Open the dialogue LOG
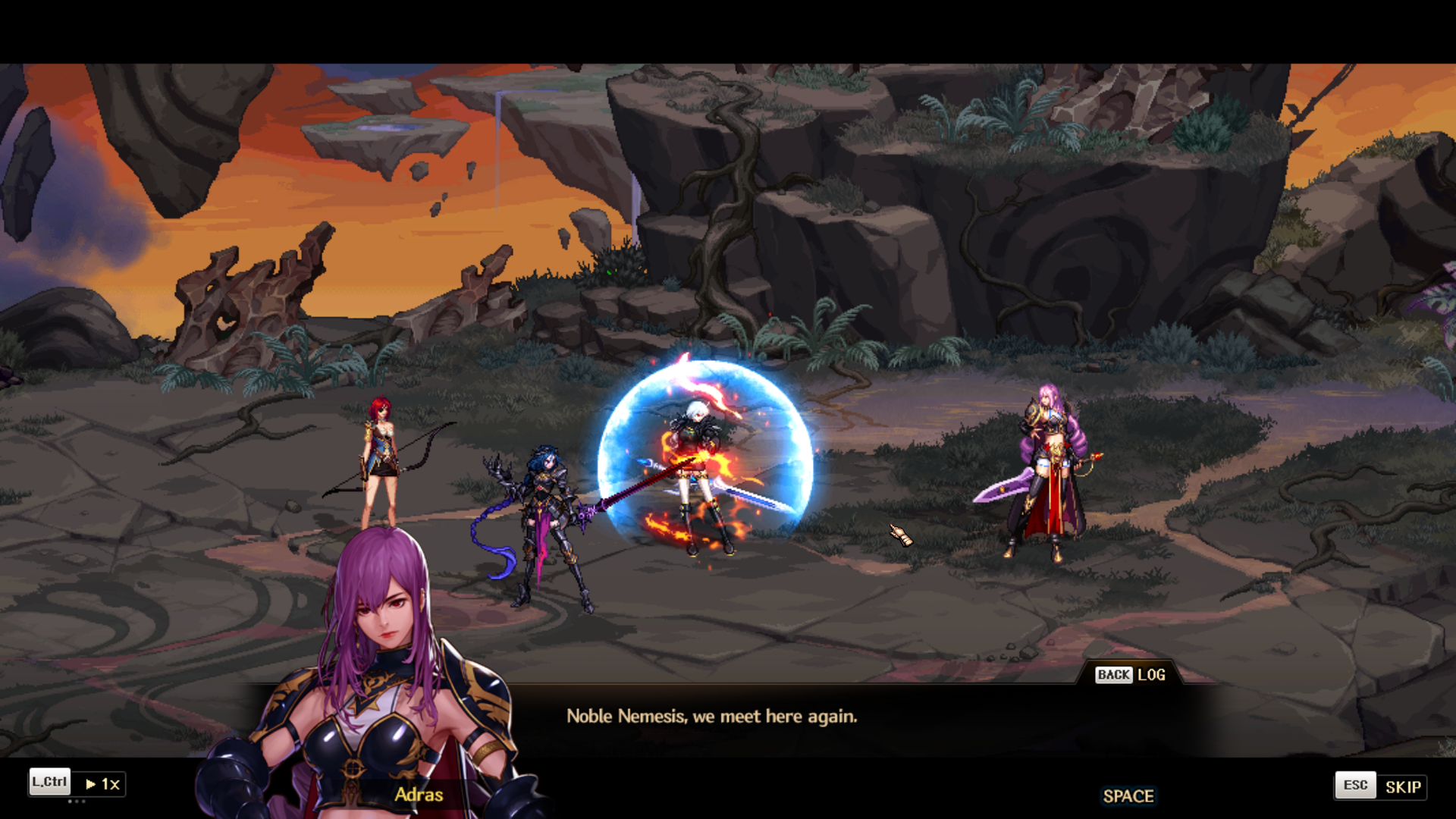Image resolution: width=1456 pixels, height=819 pixels. [1150, 675]
